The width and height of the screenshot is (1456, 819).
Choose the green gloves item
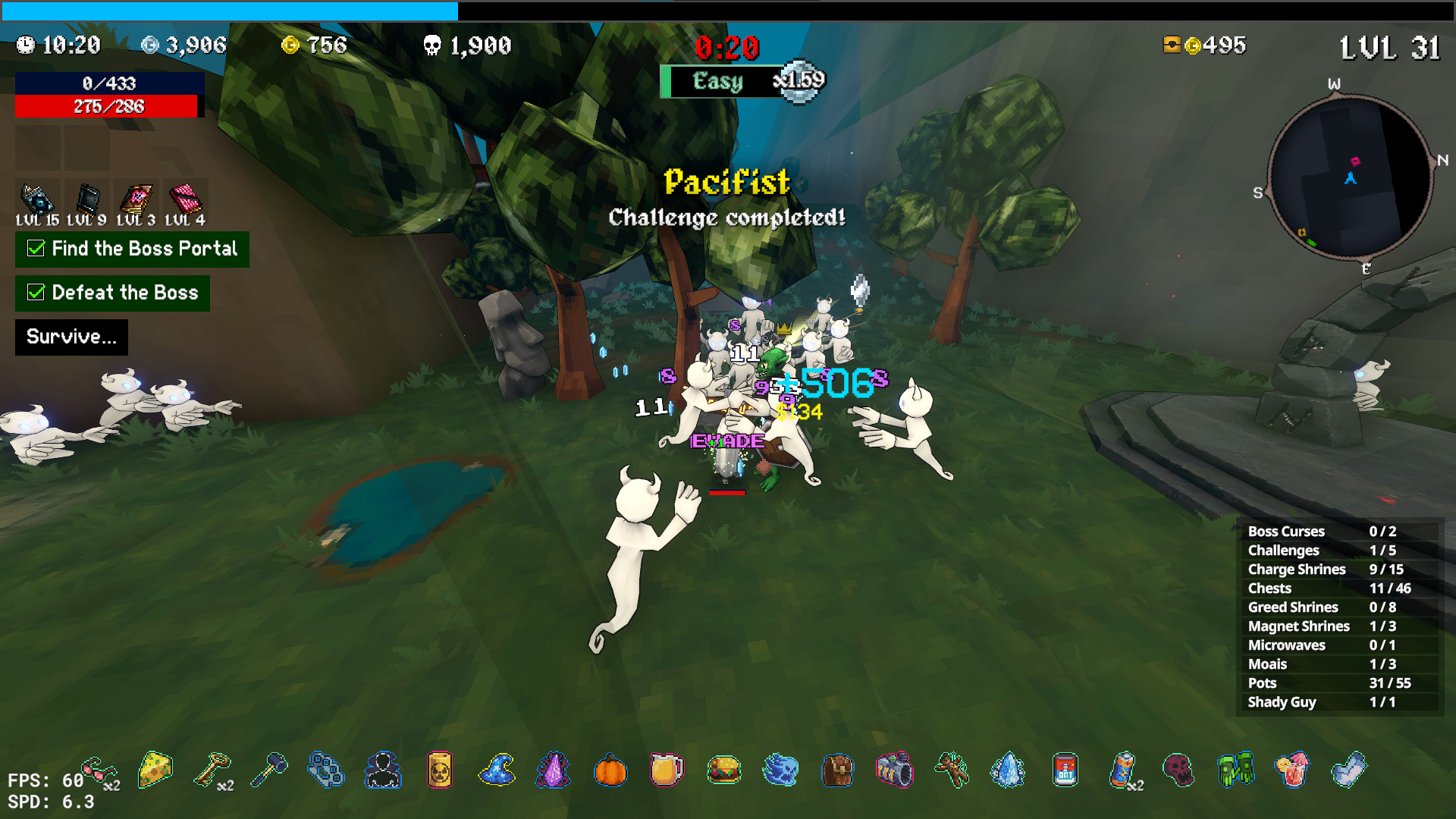[x=1235, y=770]
